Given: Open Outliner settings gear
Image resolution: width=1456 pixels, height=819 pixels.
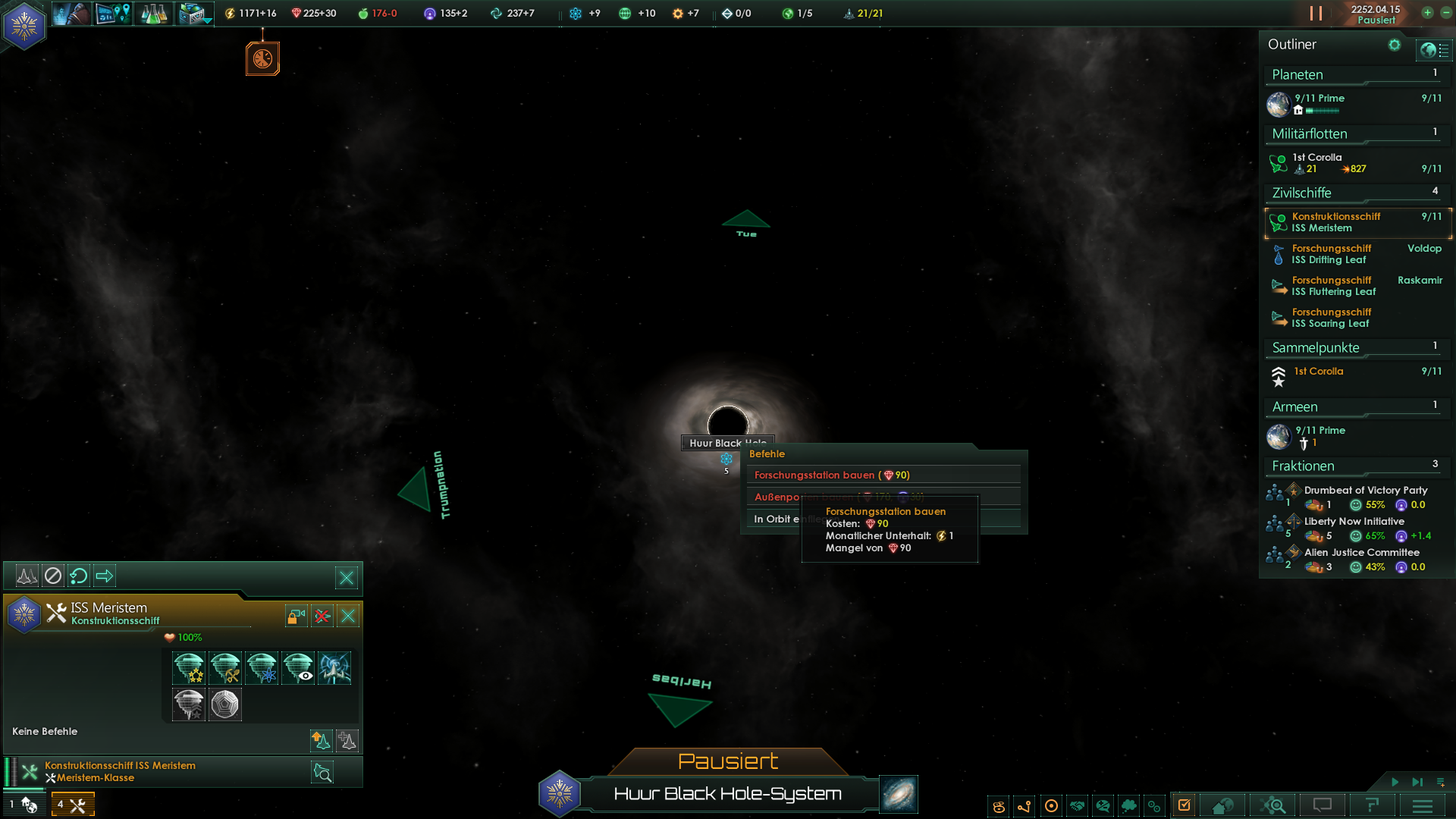Looking at the screenshot, I should tap(1394, 45).
